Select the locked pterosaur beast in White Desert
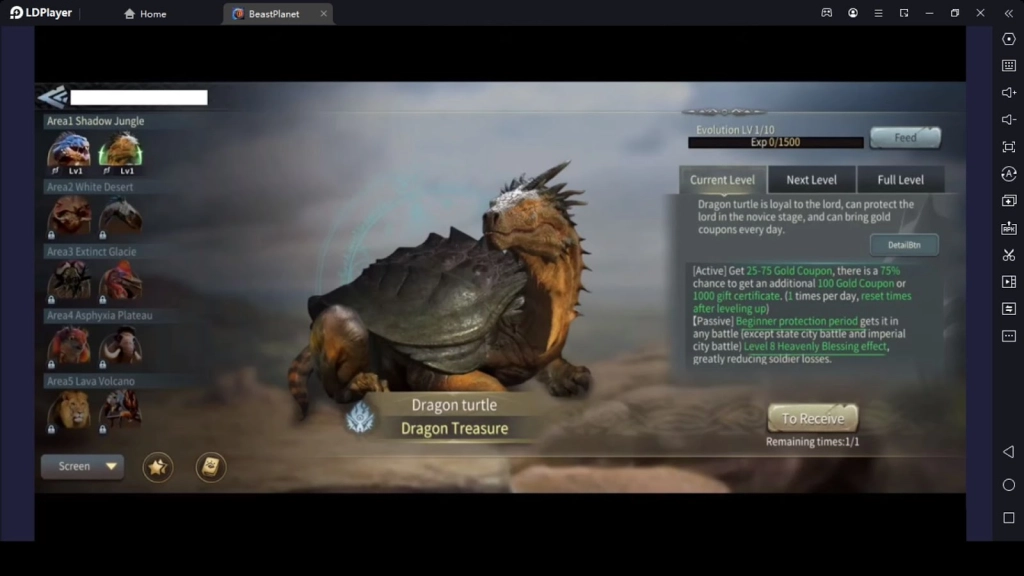 (x=120, y=216)
